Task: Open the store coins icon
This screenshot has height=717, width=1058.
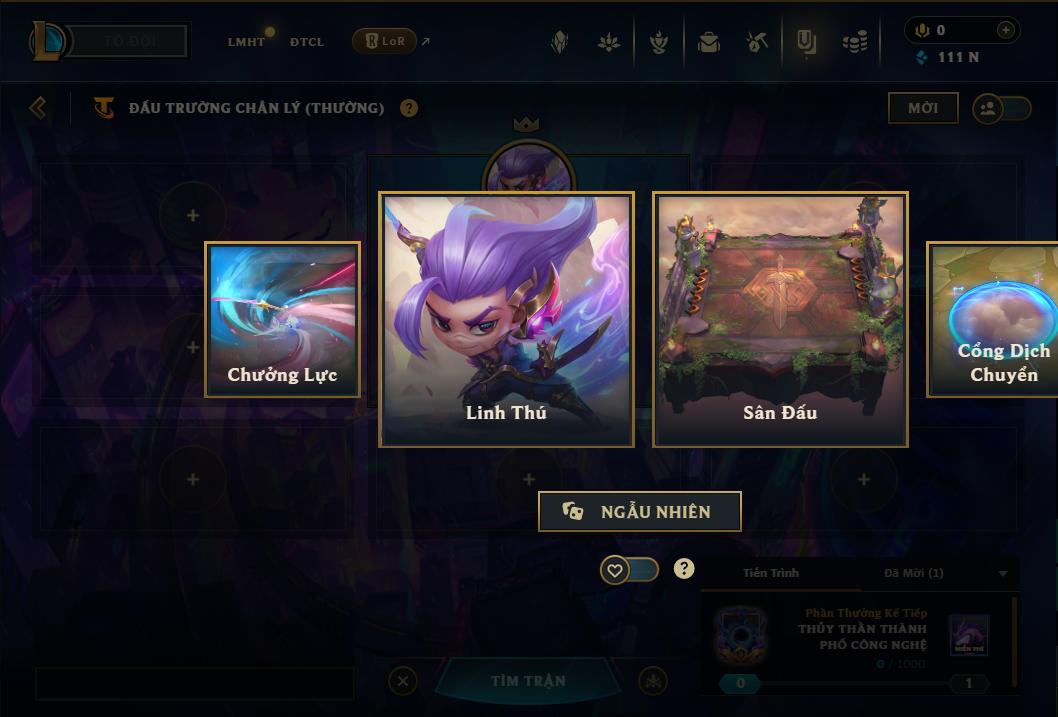Action: click(854, 42)
